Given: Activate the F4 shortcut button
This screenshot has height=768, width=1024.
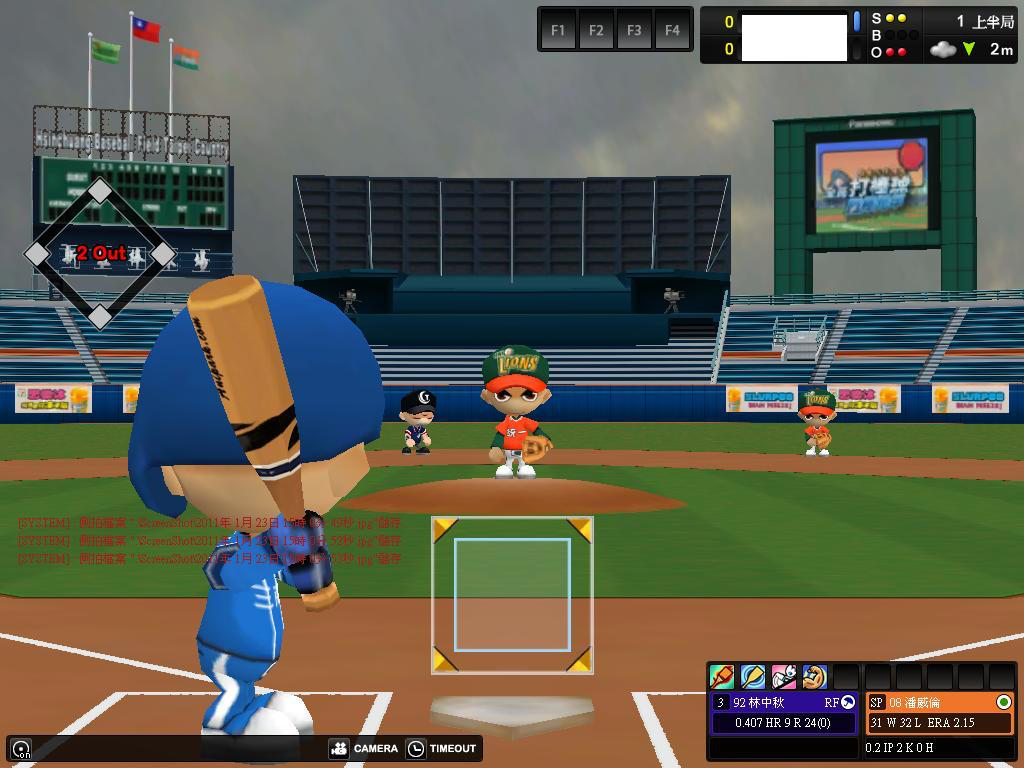Looking at the screenshot, I should pos(672,30).
